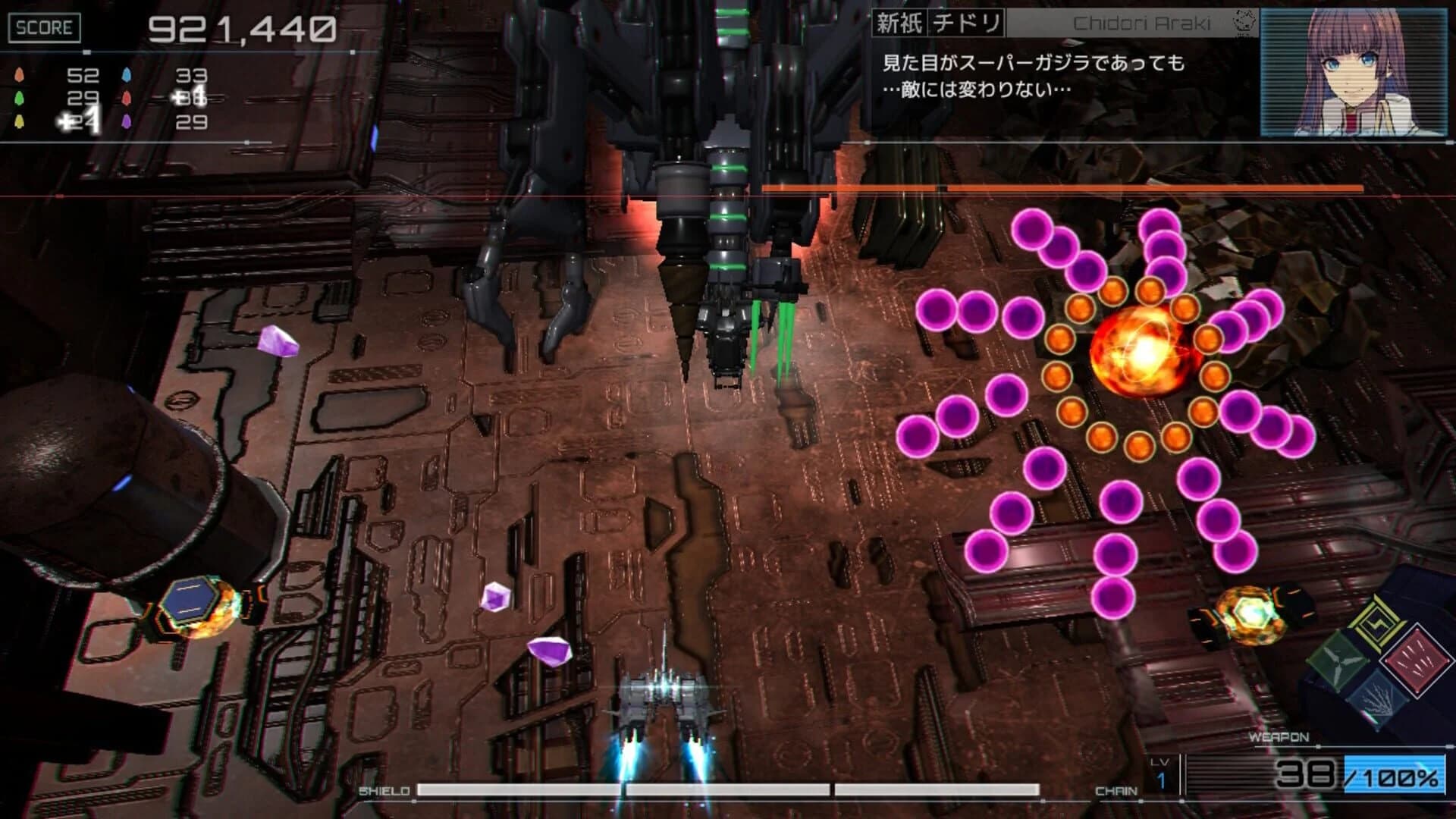Click the blue gem counter icon

[x=127, y=74]
